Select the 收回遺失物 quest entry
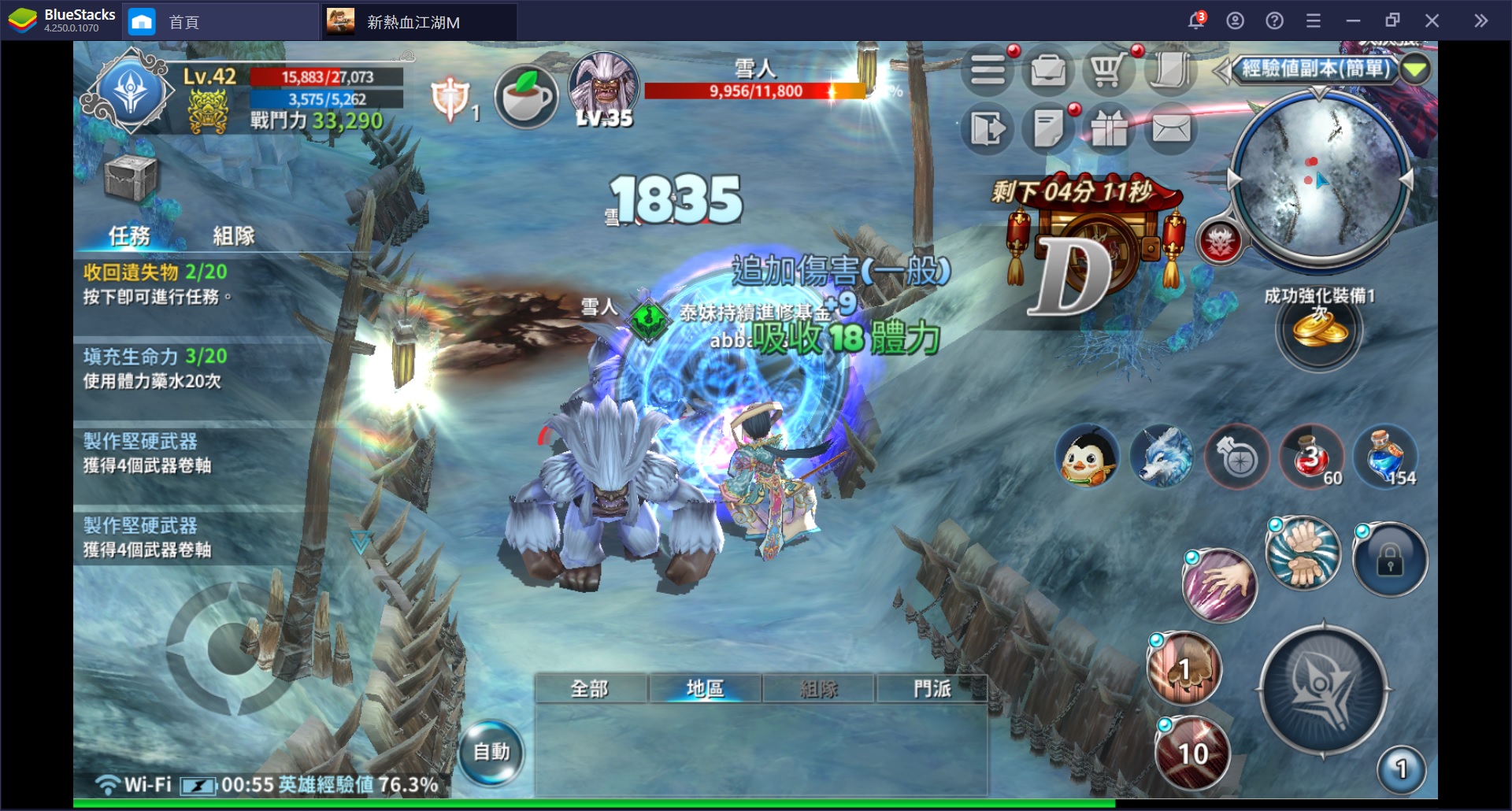Screen dimensions: 1512x811 [197, 283]
